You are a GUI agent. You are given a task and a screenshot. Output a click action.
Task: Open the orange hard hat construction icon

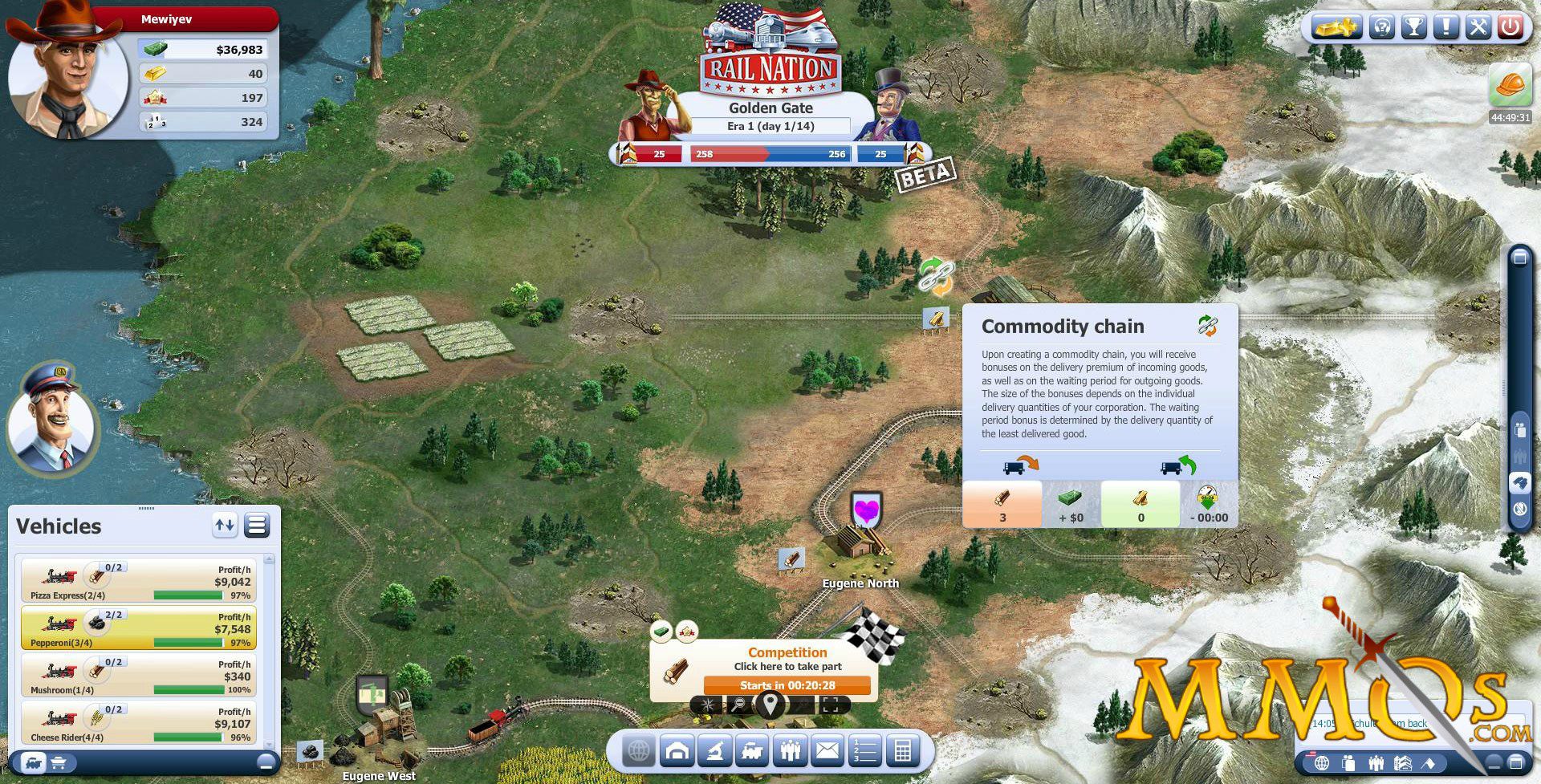[x=1510, y=85]
